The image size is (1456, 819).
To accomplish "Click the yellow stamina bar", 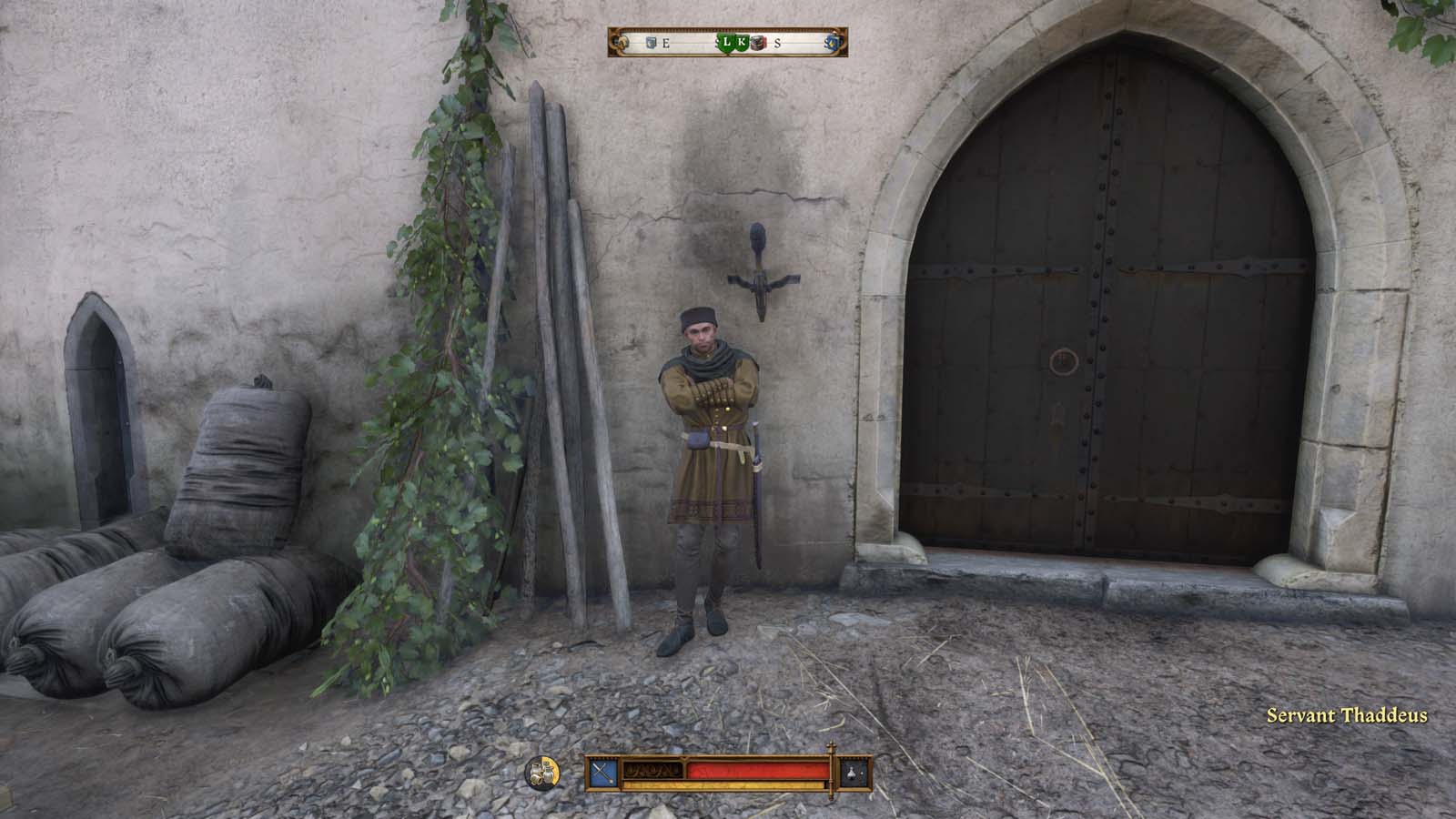I will [728, 784].
